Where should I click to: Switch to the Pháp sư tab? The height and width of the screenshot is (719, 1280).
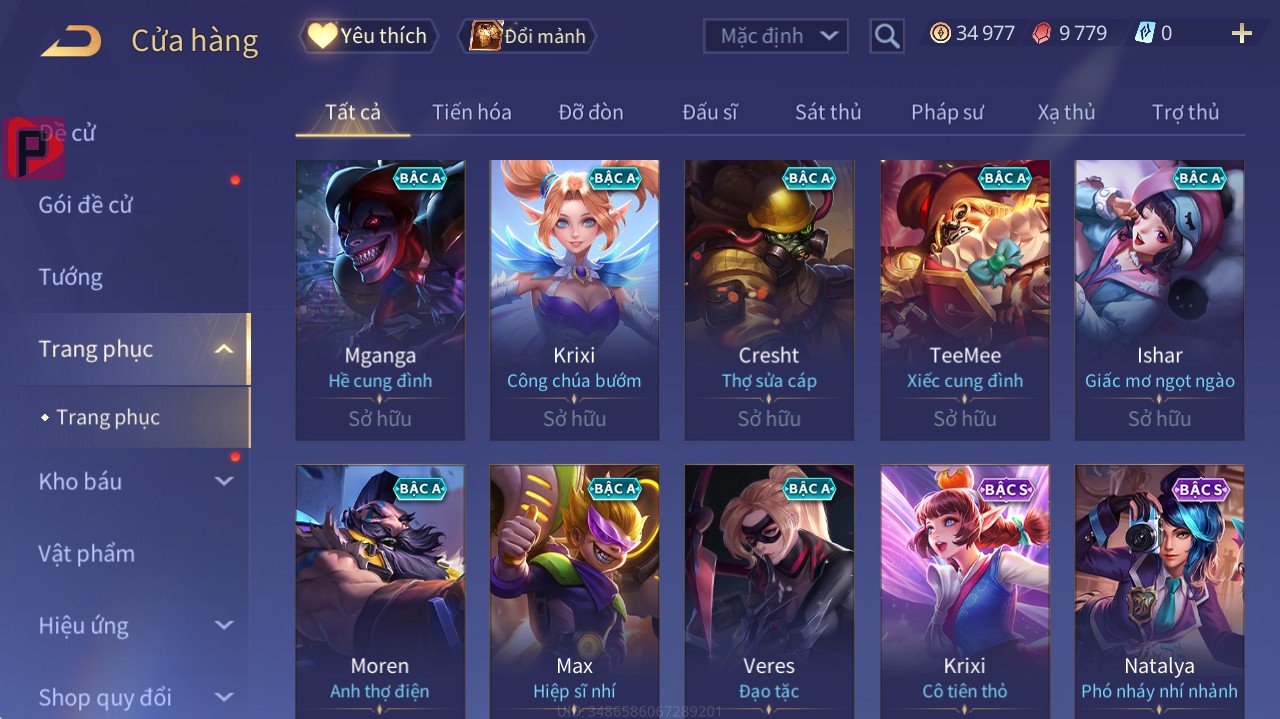pyautogui.click(x=947, y=112)
